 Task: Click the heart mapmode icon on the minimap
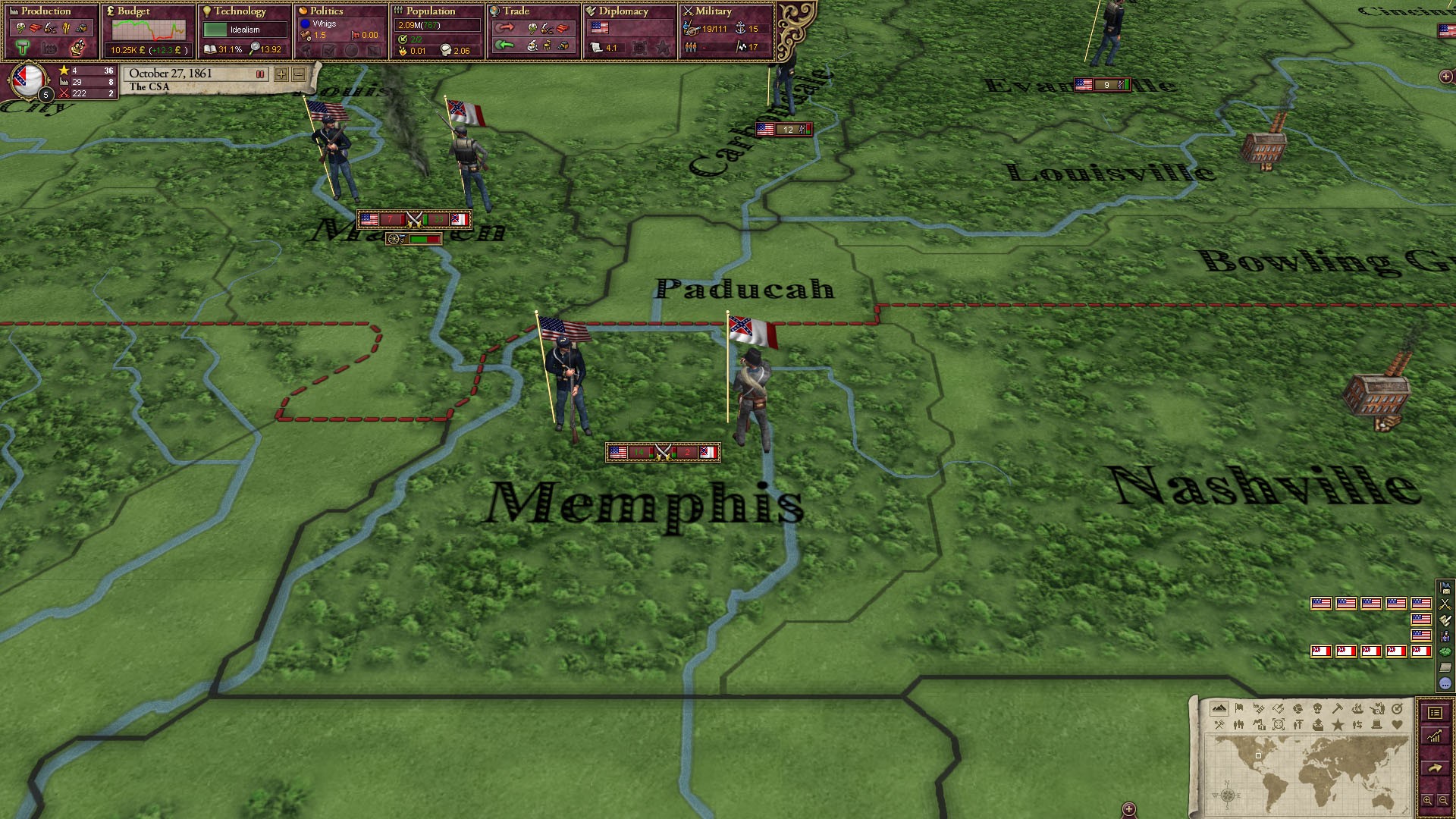pos(1397,724)
